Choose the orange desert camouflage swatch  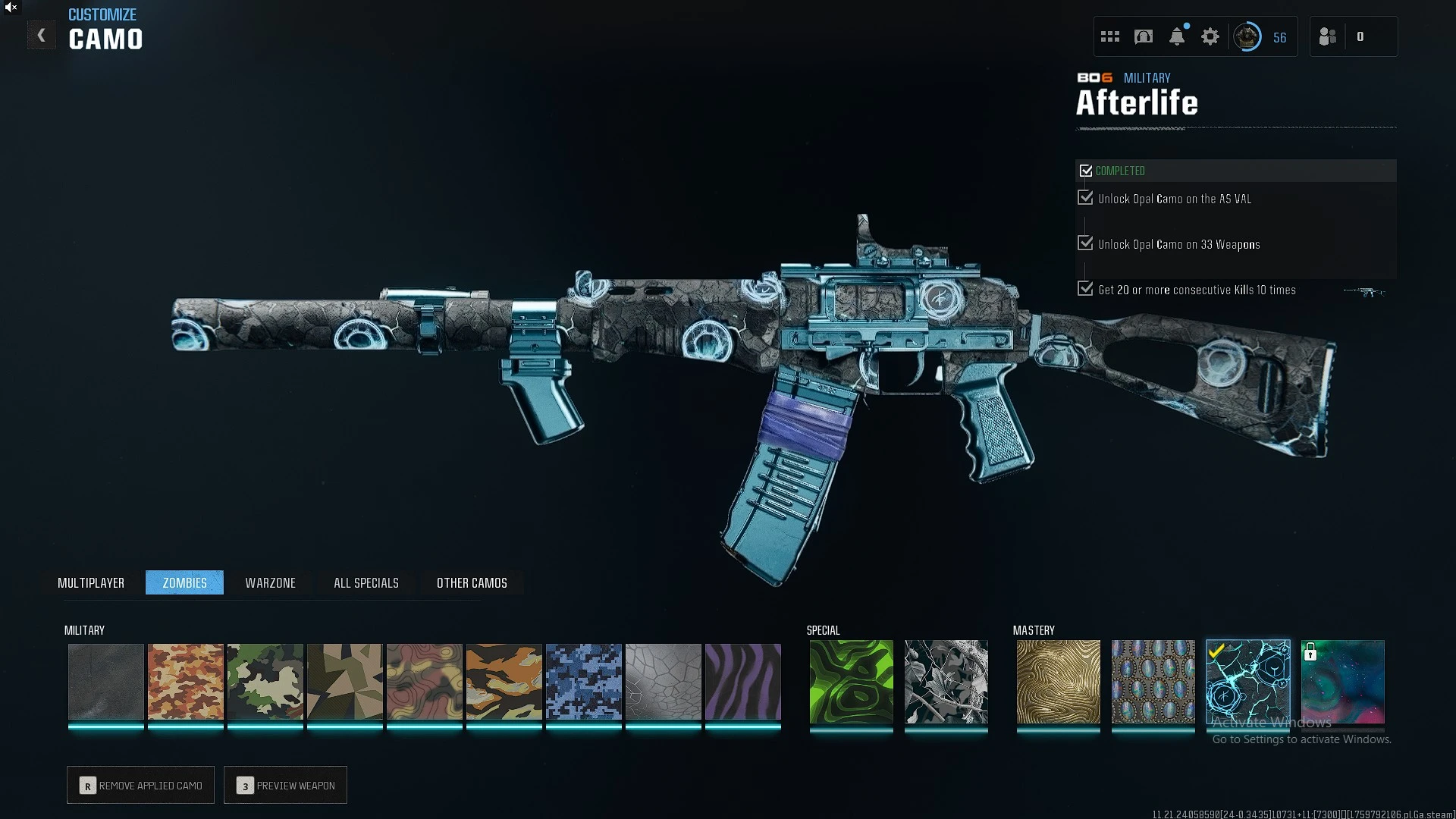[186, 681]
